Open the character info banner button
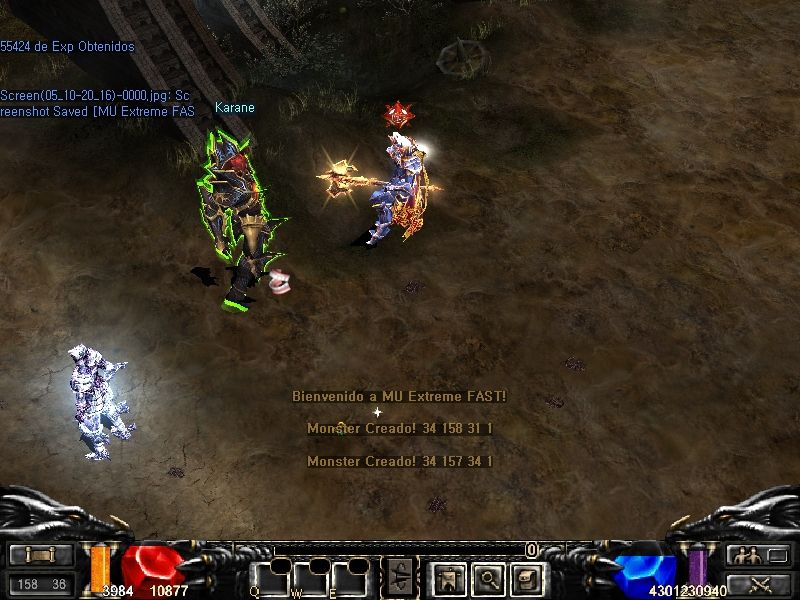800x600 pixels. (447, 577)
